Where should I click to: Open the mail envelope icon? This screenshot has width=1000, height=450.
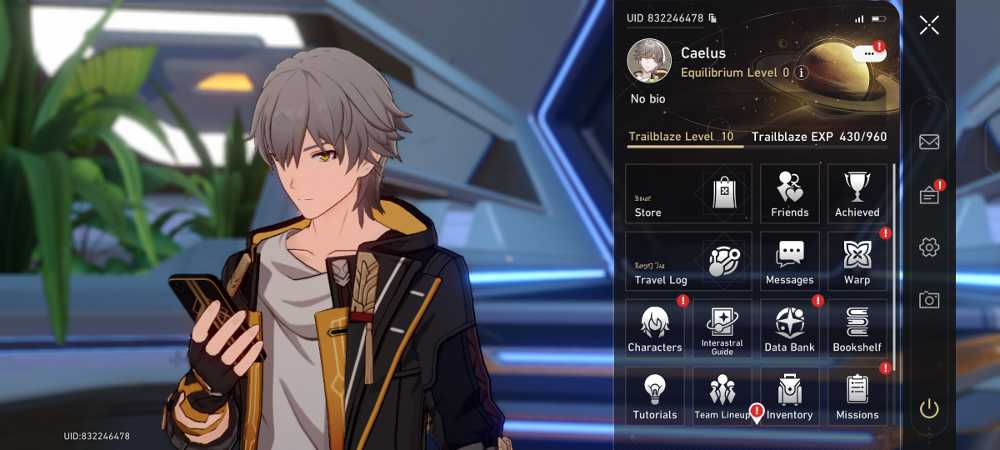[929, 142]
